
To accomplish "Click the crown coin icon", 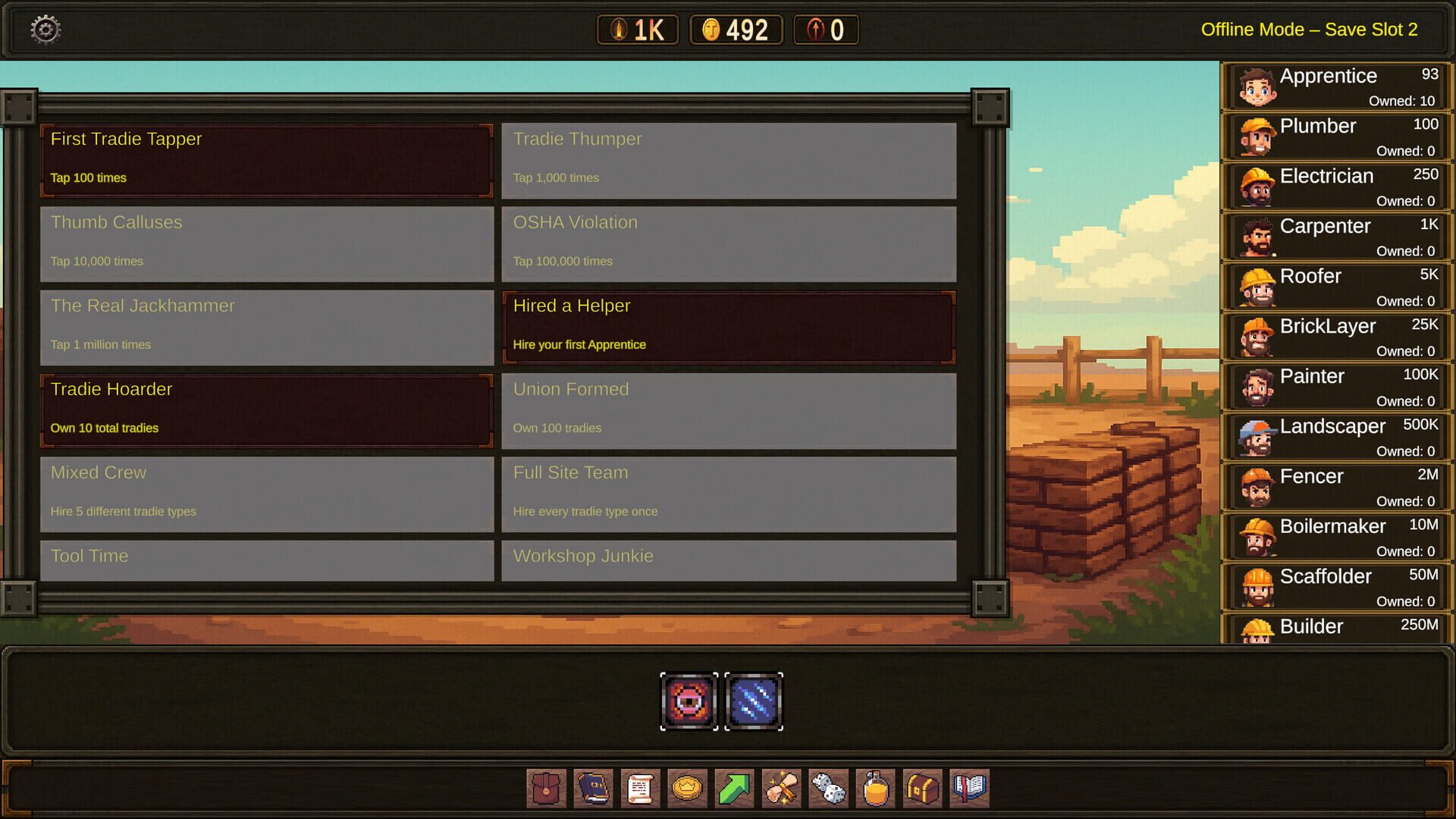I will 687,789.
